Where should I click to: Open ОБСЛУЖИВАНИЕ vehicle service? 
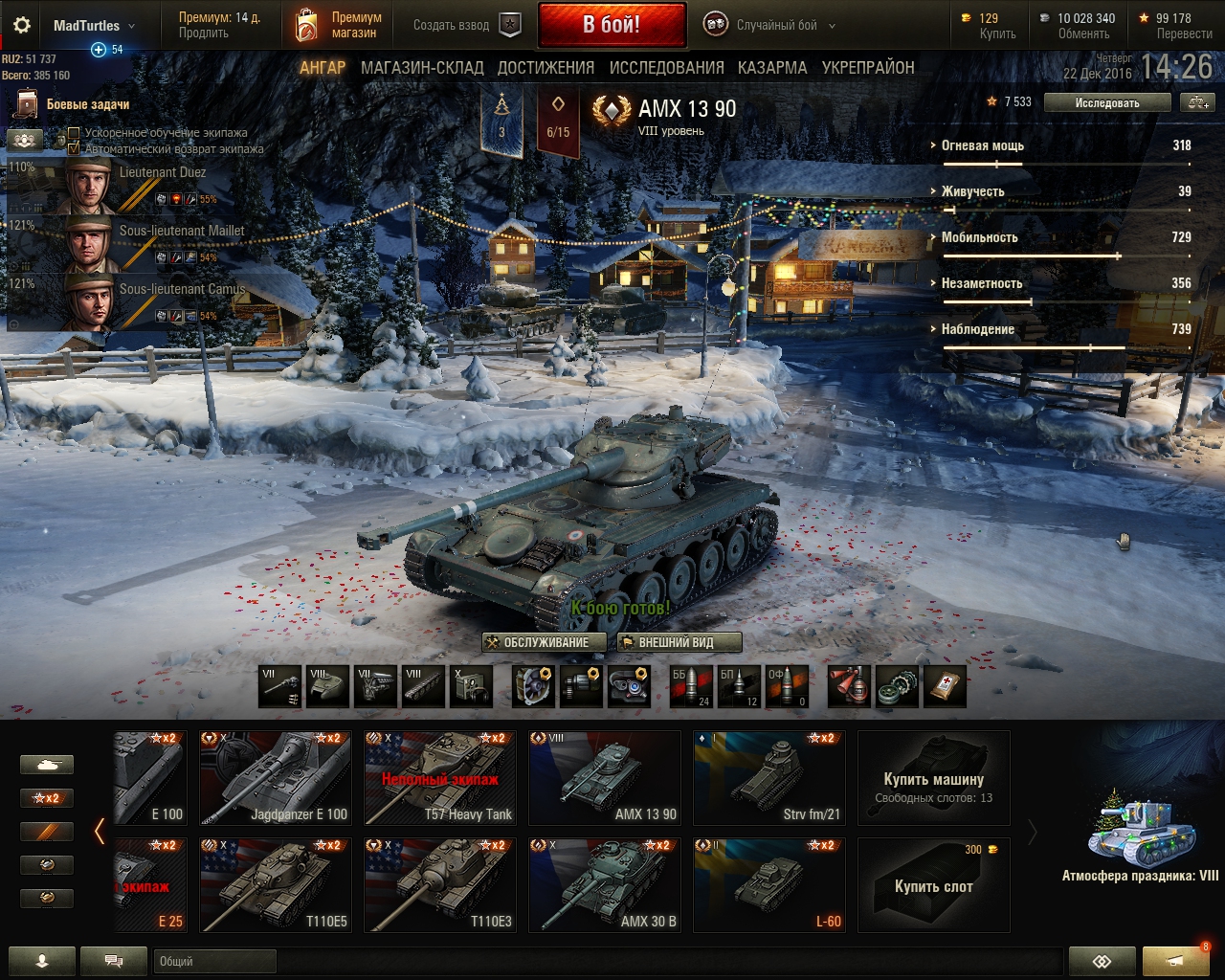545,642
